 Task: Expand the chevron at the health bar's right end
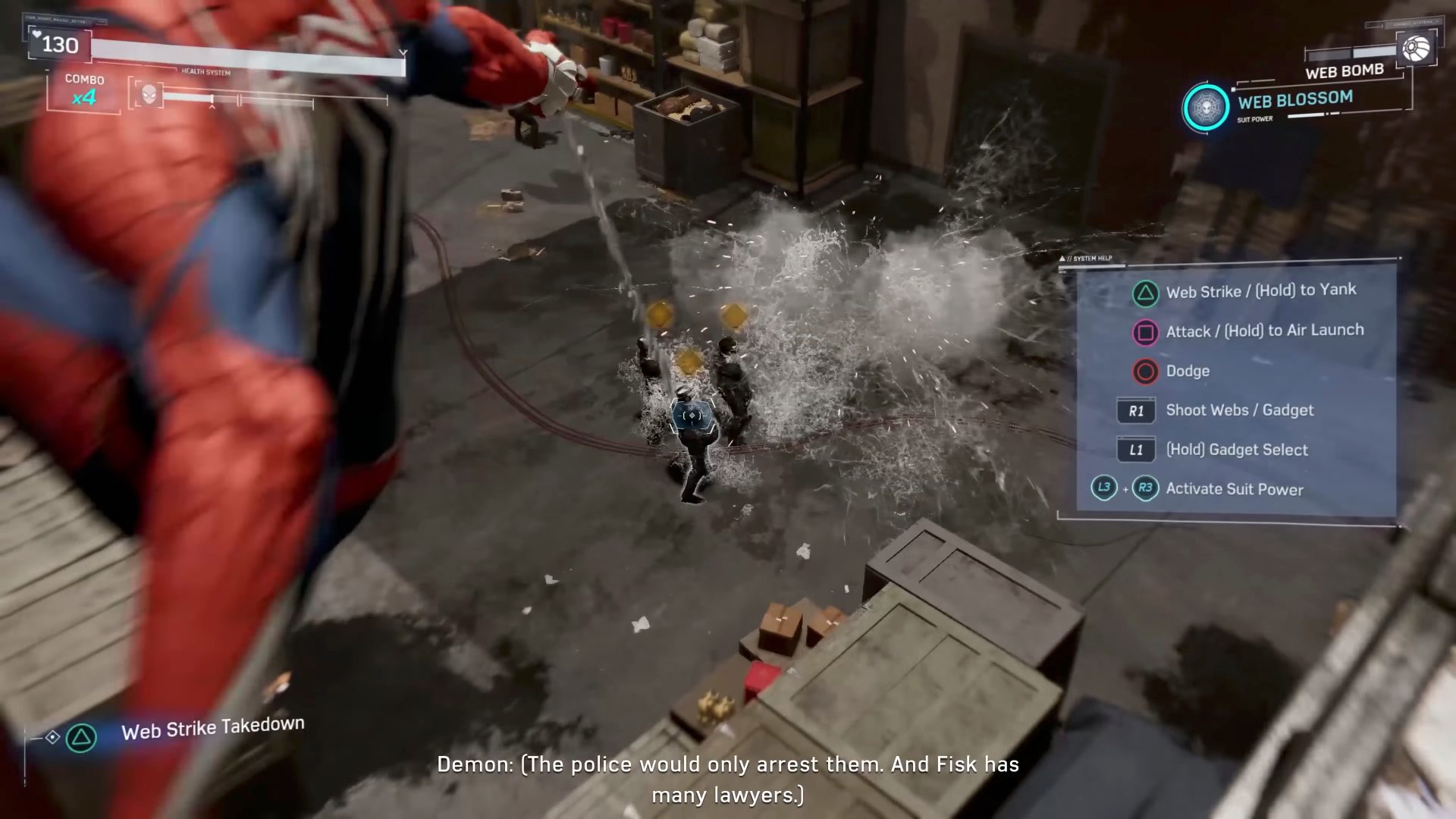pyautogui.click(x=404, y=53)
